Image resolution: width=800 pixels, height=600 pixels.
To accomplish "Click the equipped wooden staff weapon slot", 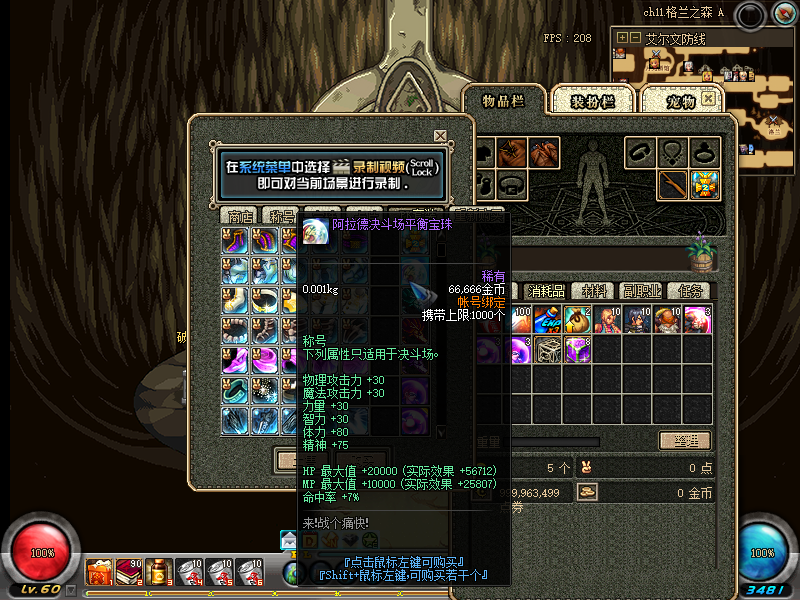I will click(672, 184).
